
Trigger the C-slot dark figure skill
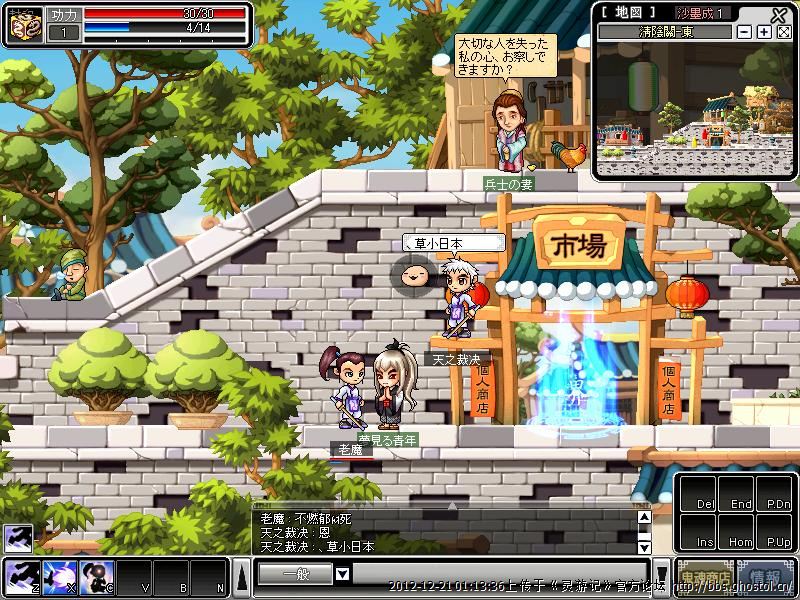pos(96,575)
